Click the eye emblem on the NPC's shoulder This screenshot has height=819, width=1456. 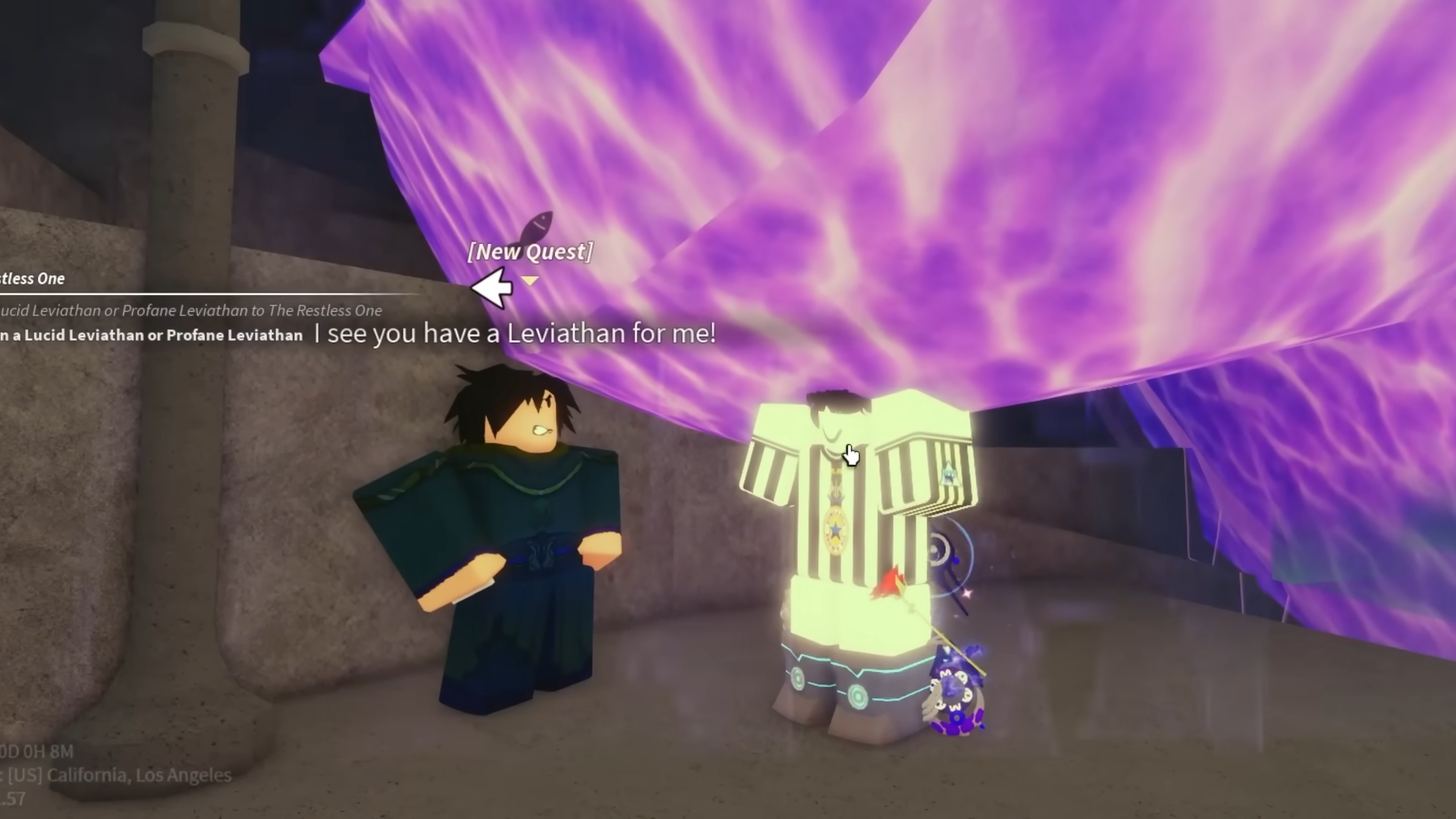pyautogui.click(x=949, y=474)
